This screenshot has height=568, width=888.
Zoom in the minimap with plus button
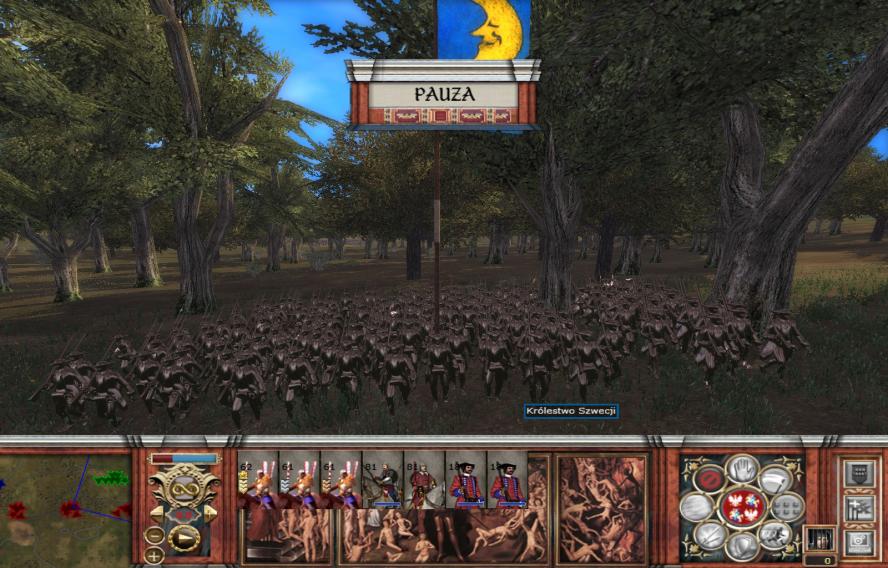click(154, 555)
